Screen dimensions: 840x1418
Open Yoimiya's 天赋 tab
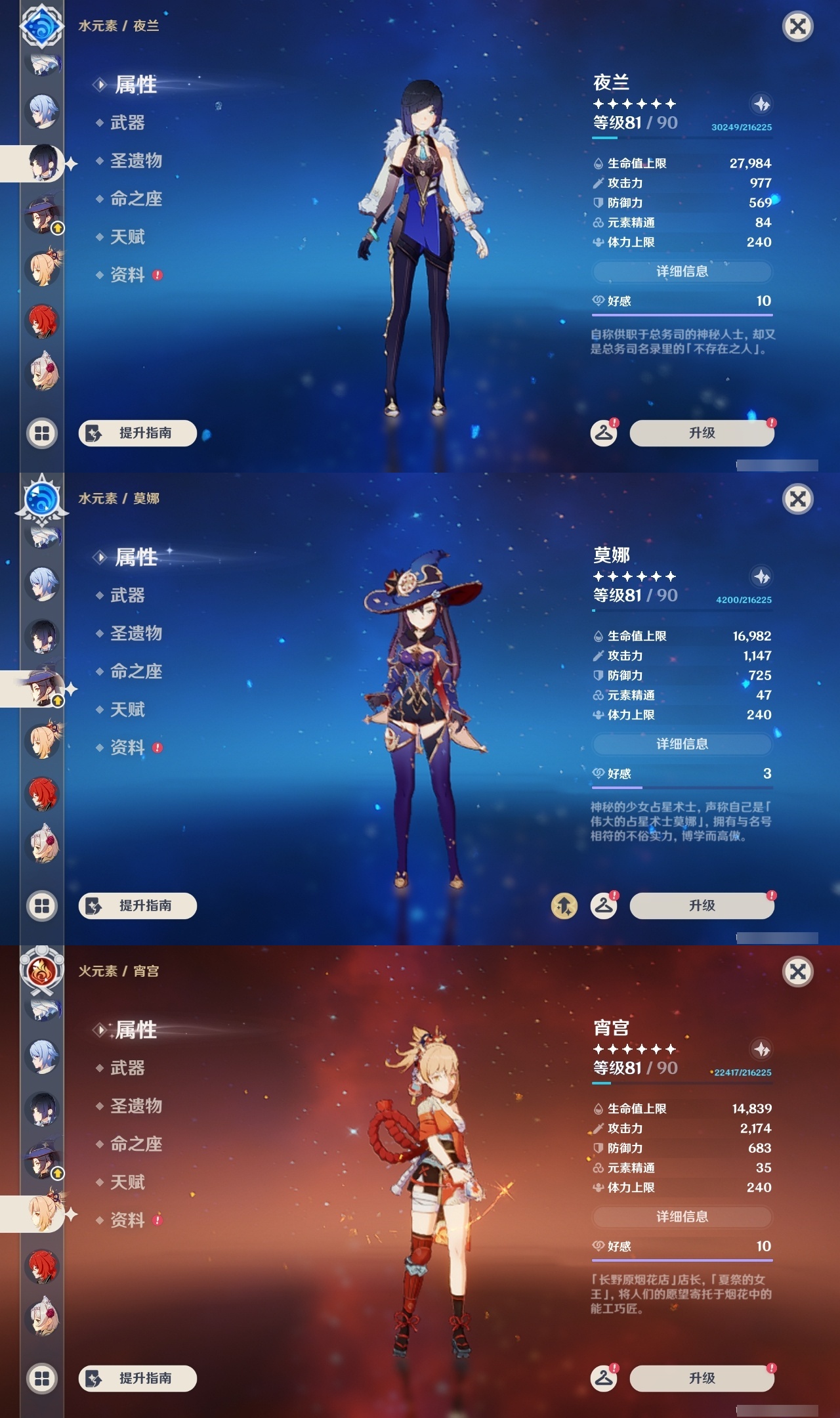point(129,1182)
